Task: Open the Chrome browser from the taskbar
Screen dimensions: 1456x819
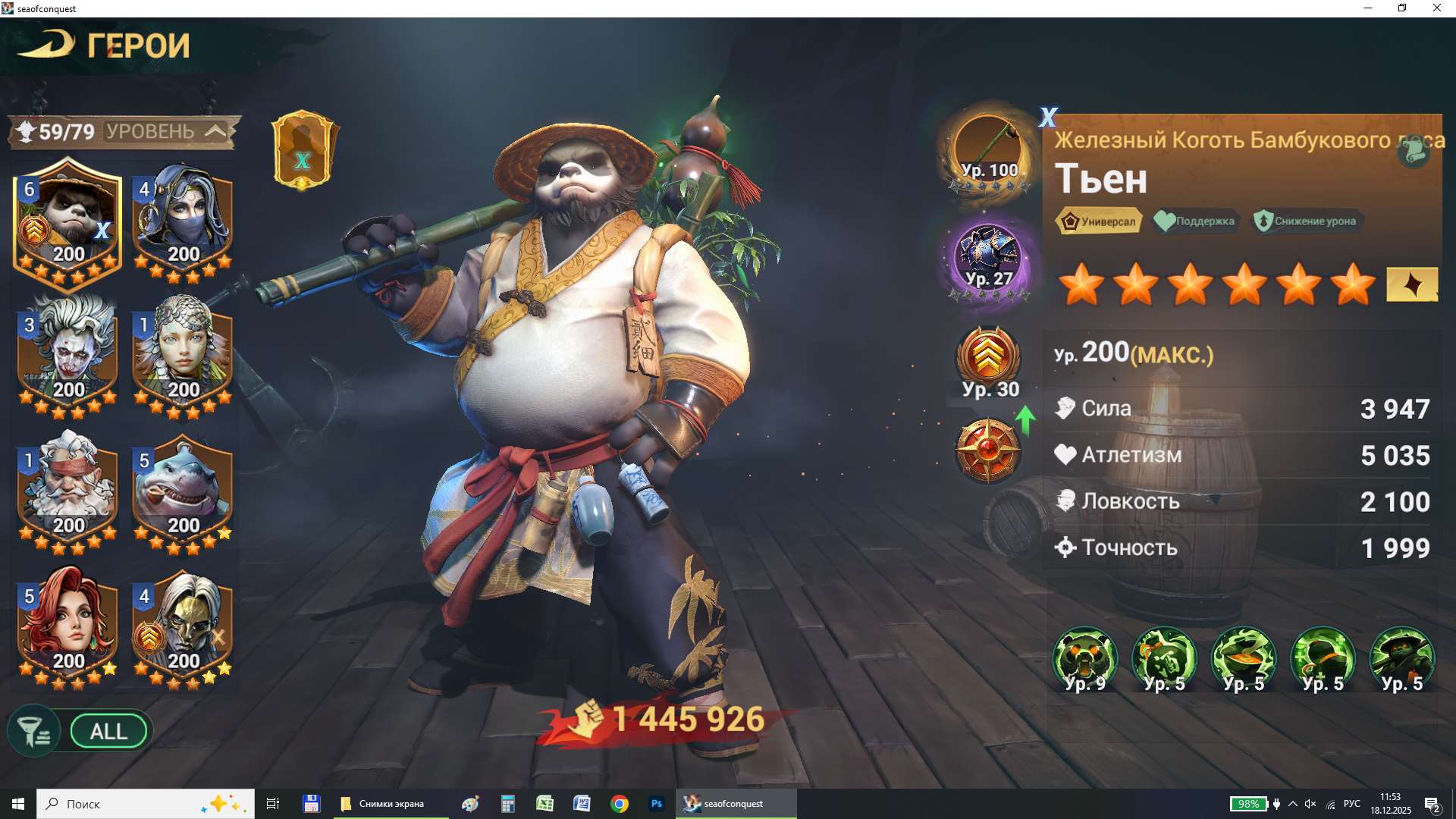Action: point(619,803)
